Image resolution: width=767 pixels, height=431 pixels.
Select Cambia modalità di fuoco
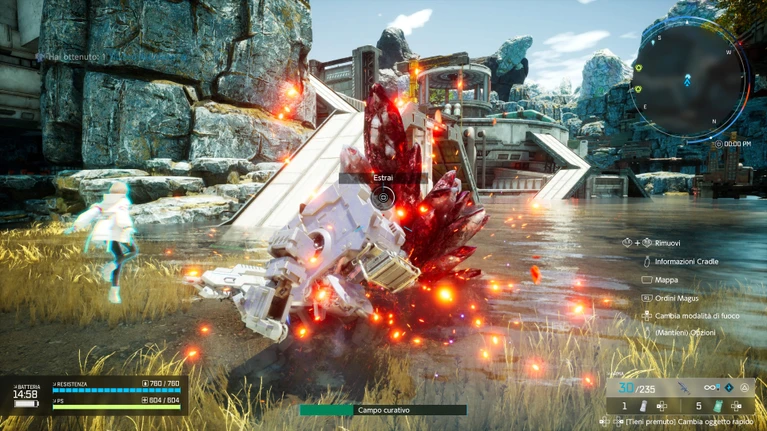coord(697,316)
